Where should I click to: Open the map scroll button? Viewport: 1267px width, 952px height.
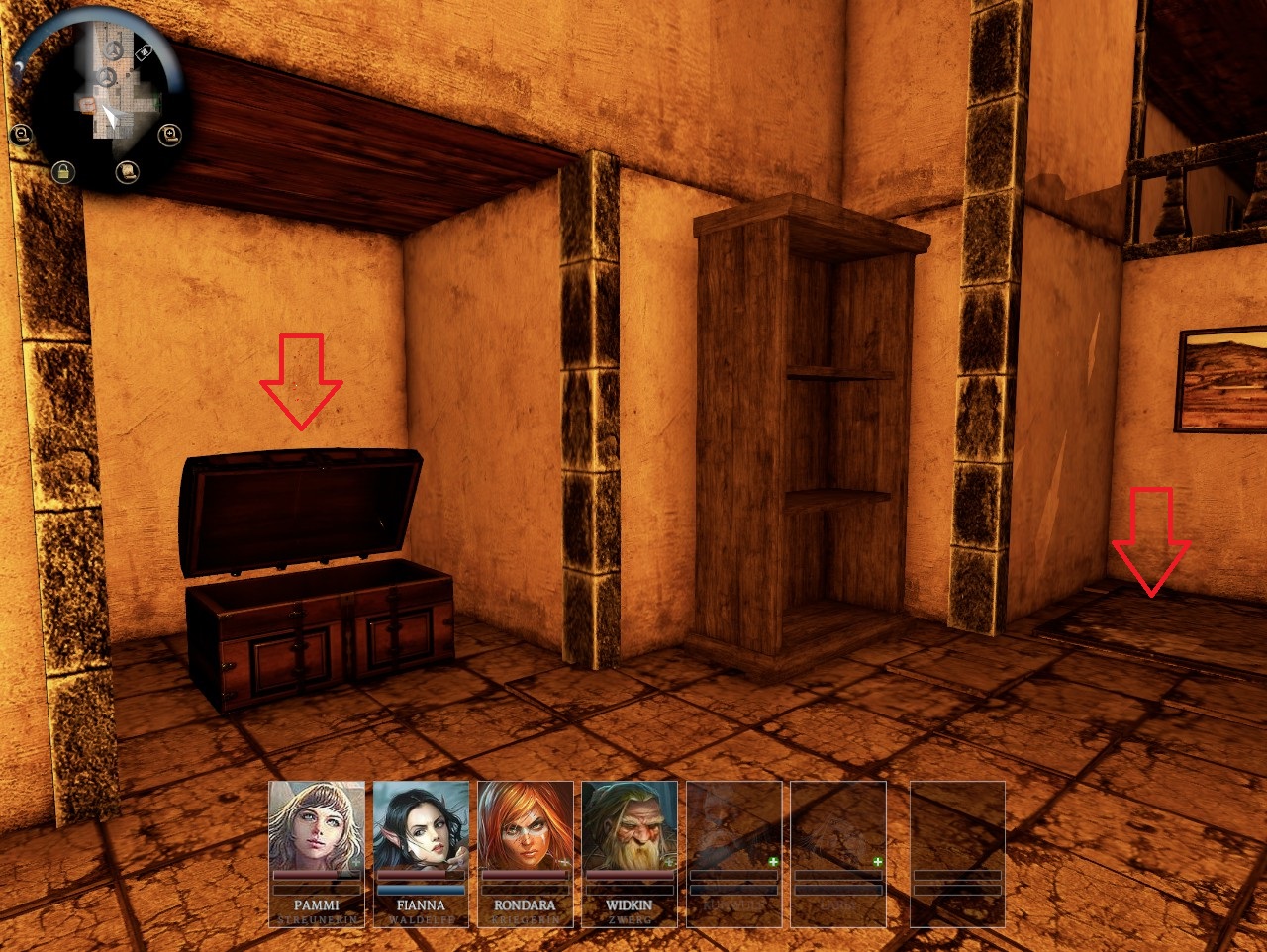[x=127, y=172]
